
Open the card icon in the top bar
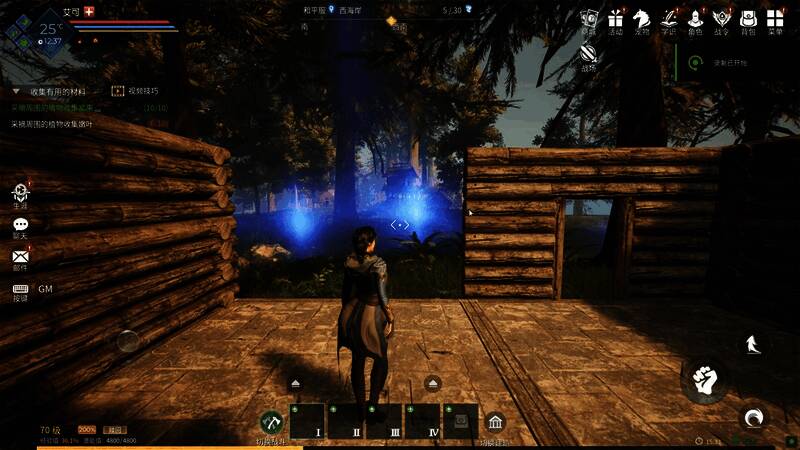click(589, 19)
